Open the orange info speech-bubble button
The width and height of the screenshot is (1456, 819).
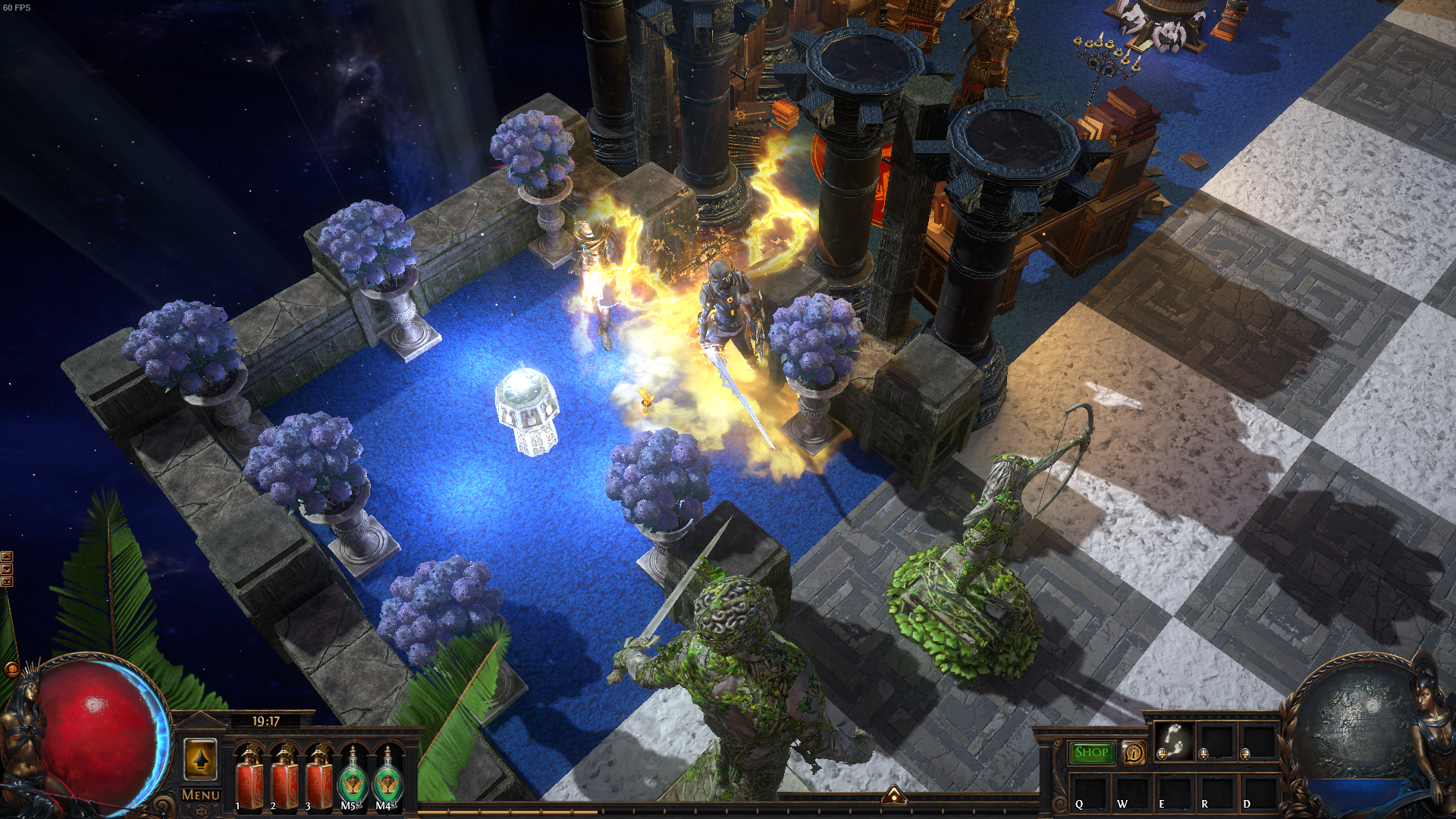[x=1133, y=753]
